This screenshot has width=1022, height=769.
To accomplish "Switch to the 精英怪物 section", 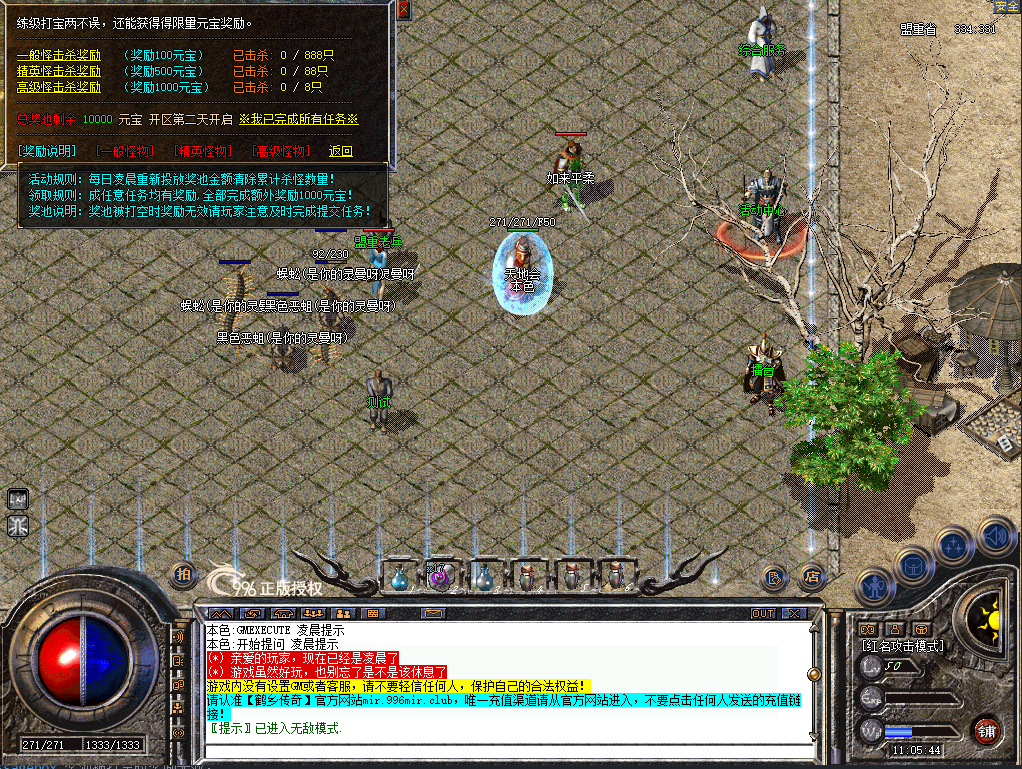I will [203, 151].
